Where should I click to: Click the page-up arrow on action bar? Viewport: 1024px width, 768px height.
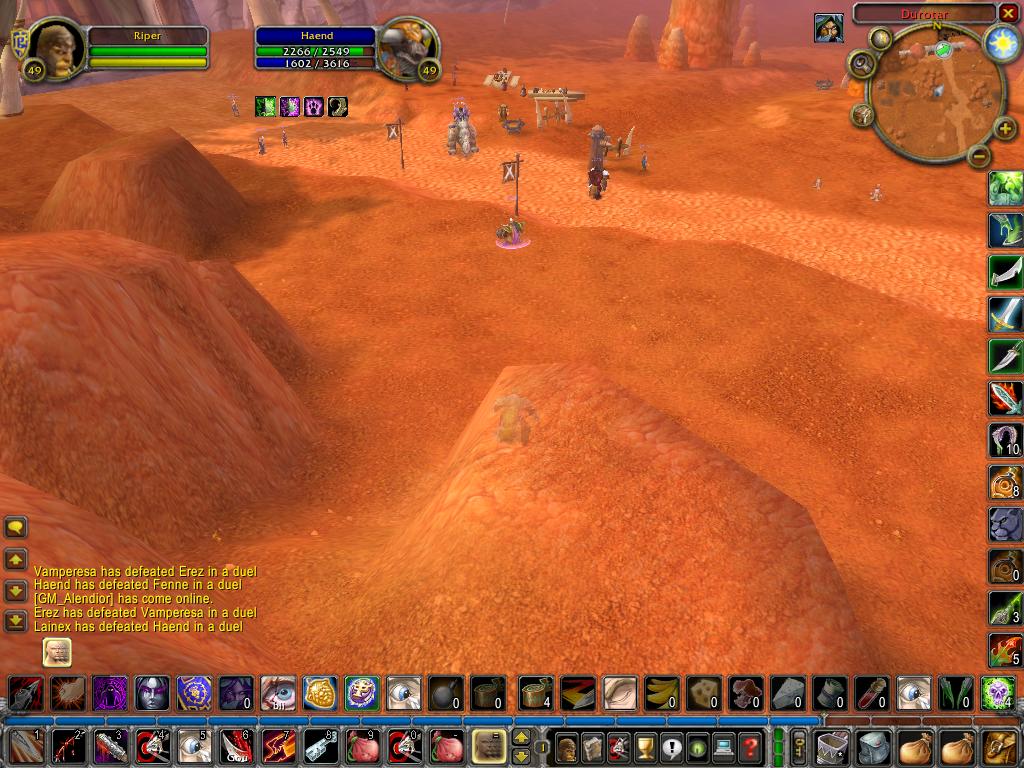point(521,738)
